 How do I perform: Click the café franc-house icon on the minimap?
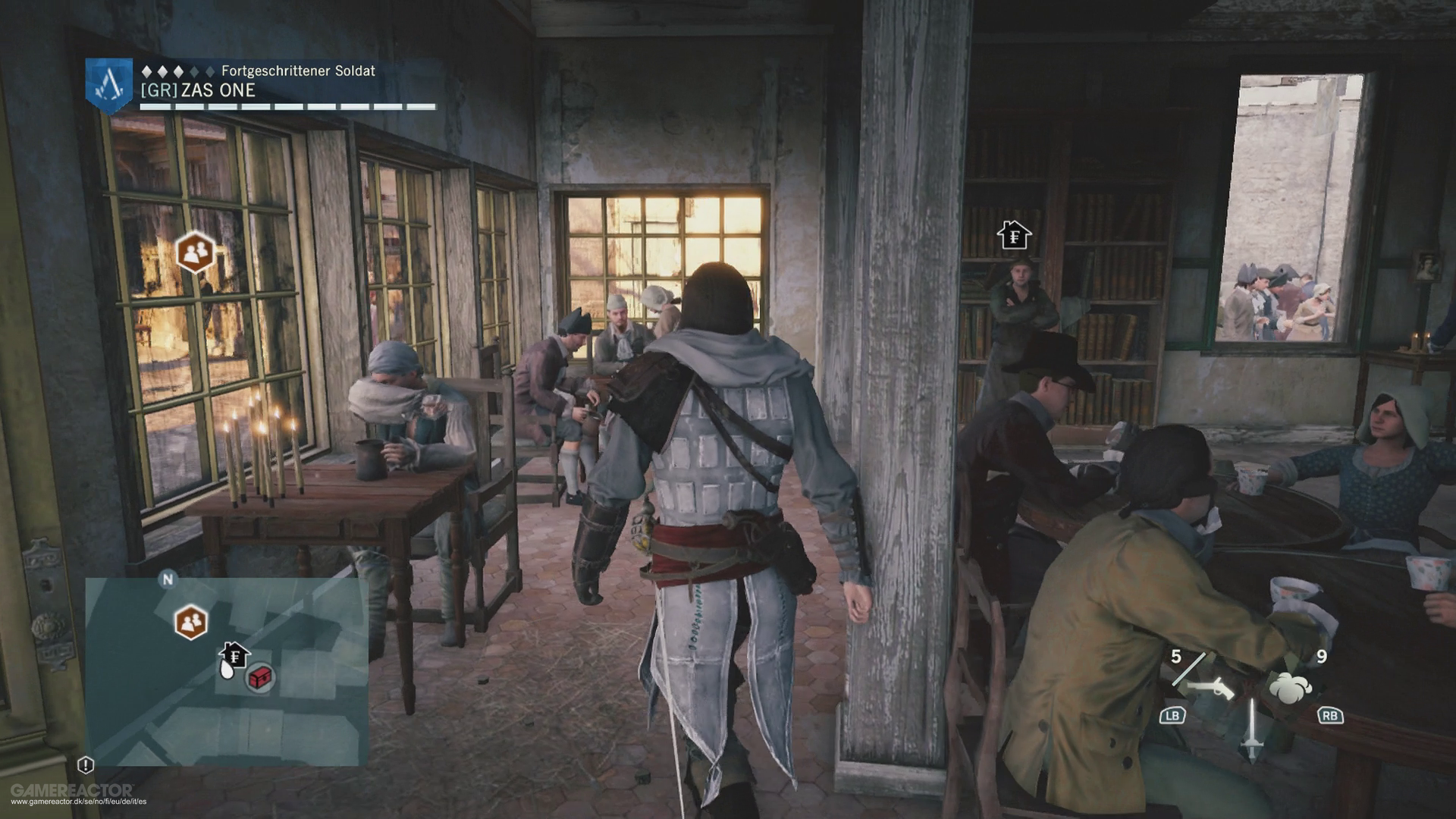coord(236,654)
